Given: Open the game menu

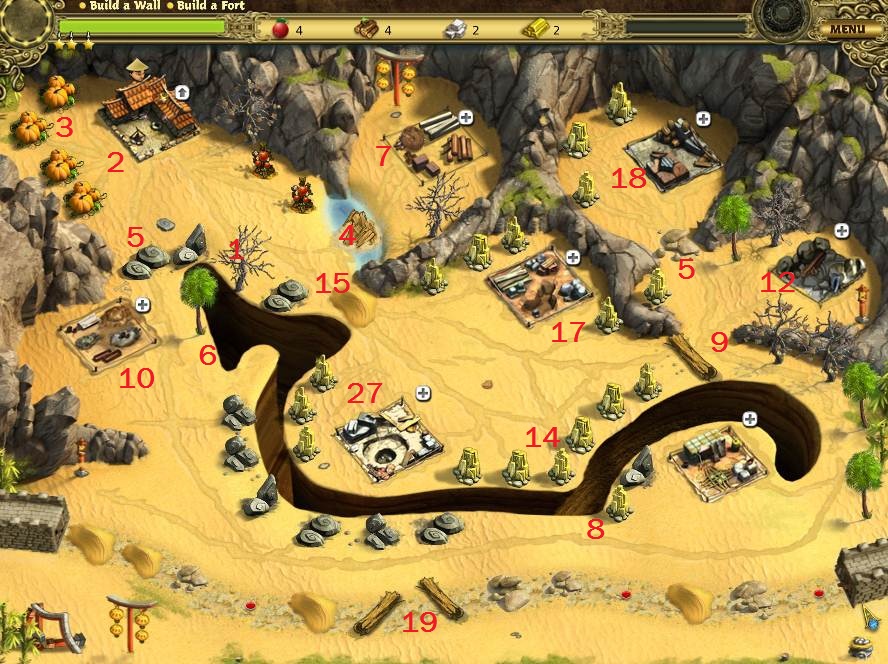Looking at the screenshot, I should 846,29.
